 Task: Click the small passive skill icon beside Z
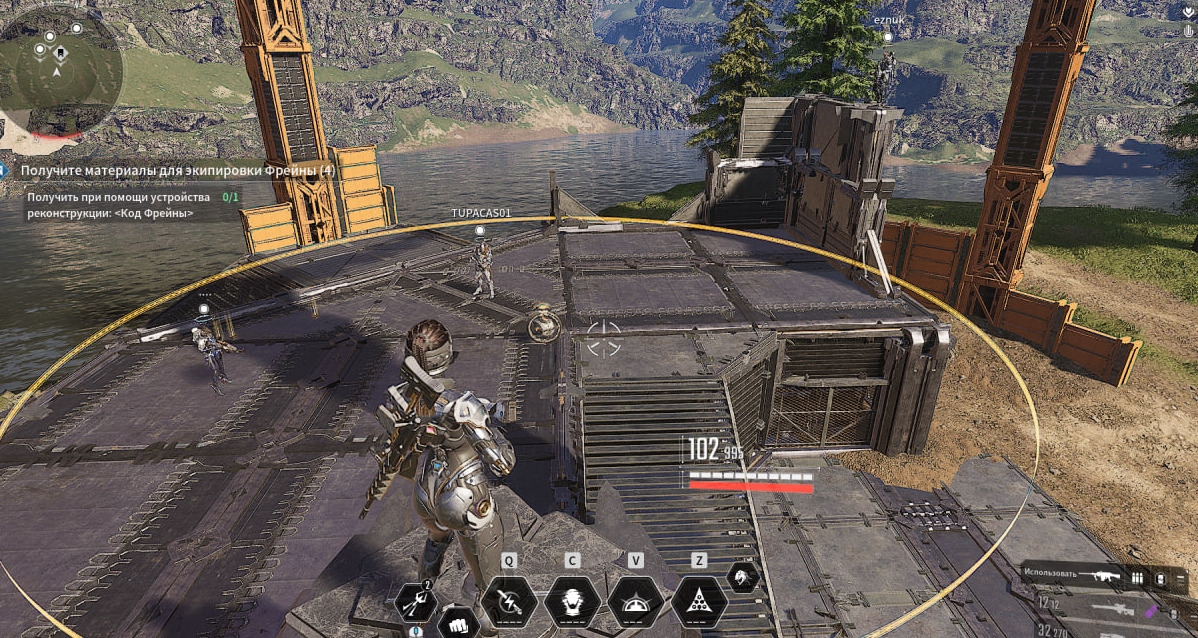pyautogui.click(x=742, y=576)
